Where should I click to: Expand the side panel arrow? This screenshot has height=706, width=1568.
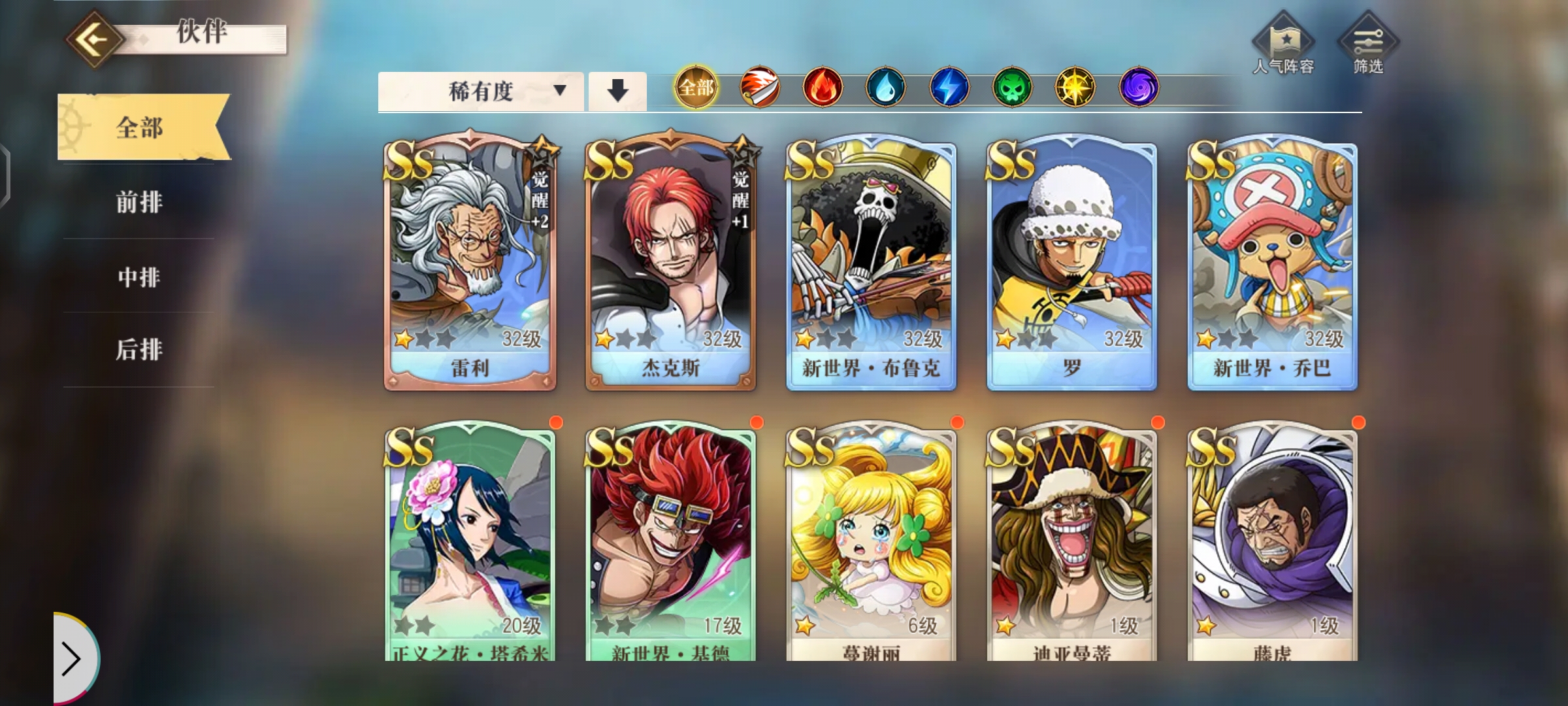tap(72, 658)
